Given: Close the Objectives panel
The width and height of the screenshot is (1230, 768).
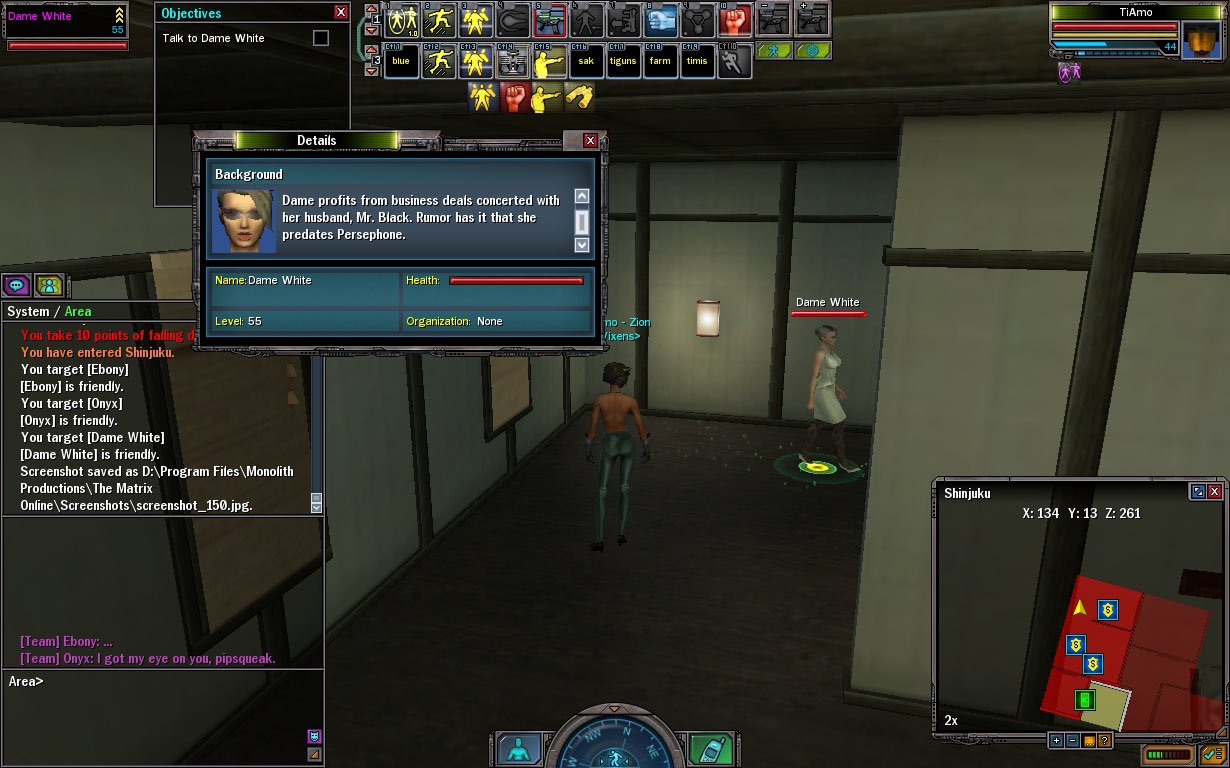Looking at the screenshot, I should [341, 13].
